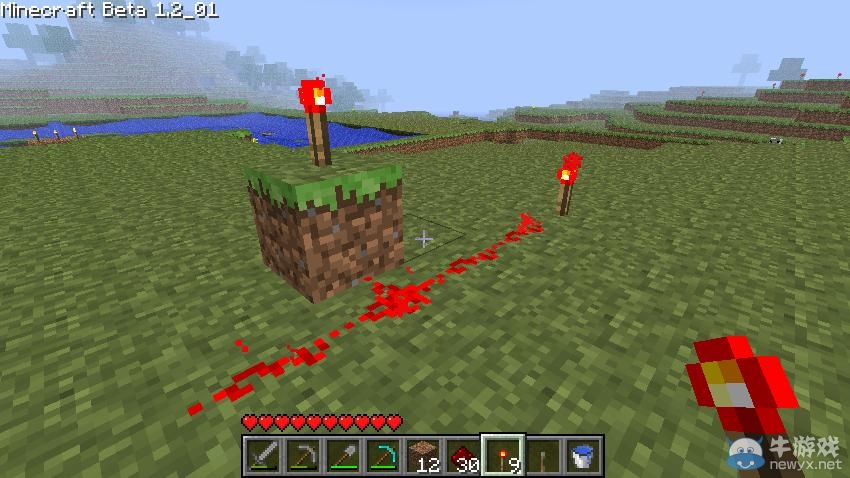Select the pickaxe with the yellow durability bar
The image size is (850, 478).
coord(302,455)
